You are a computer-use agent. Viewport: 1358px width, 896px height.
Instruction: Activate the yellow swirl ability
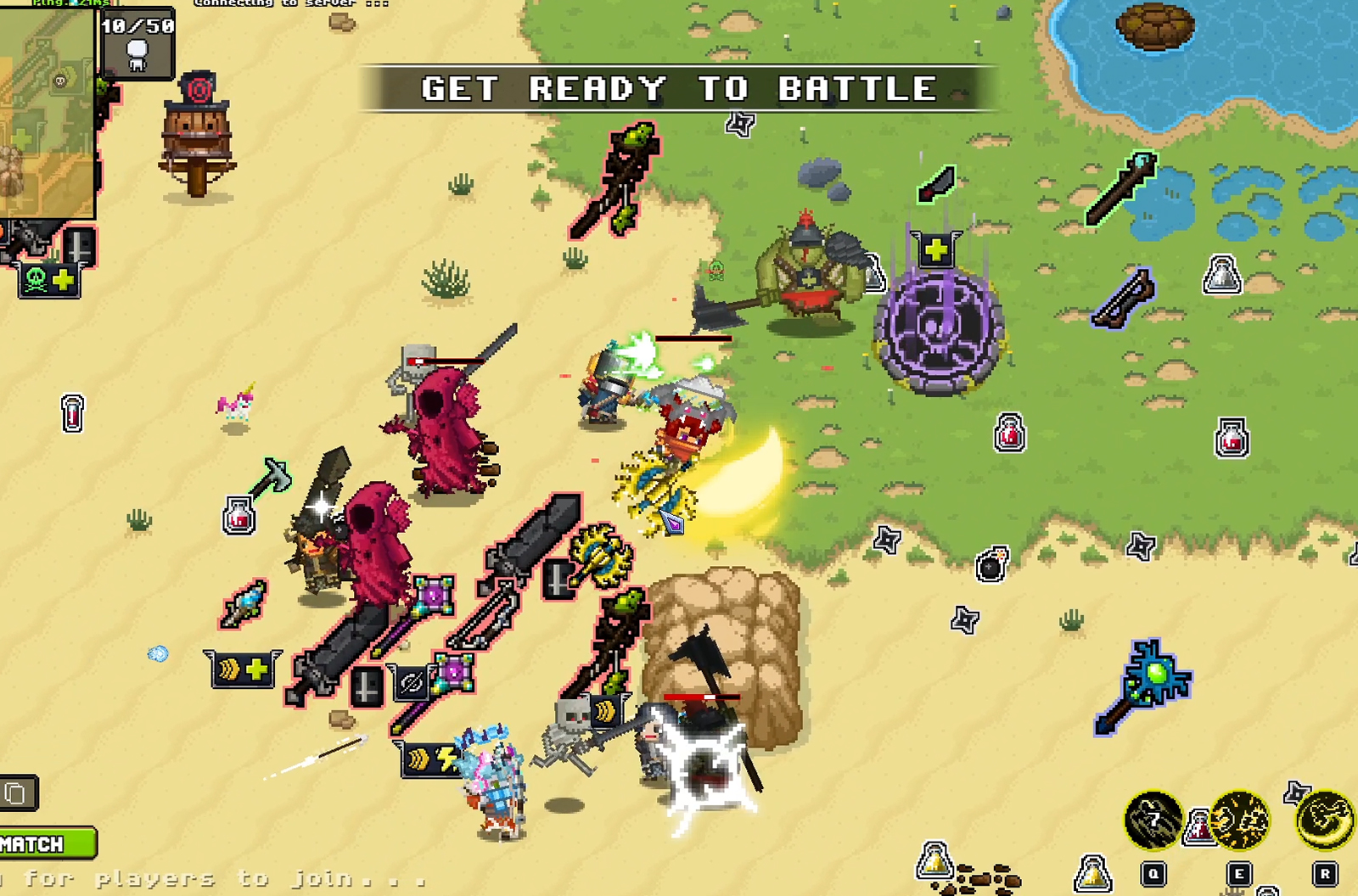coord(1326,819)
